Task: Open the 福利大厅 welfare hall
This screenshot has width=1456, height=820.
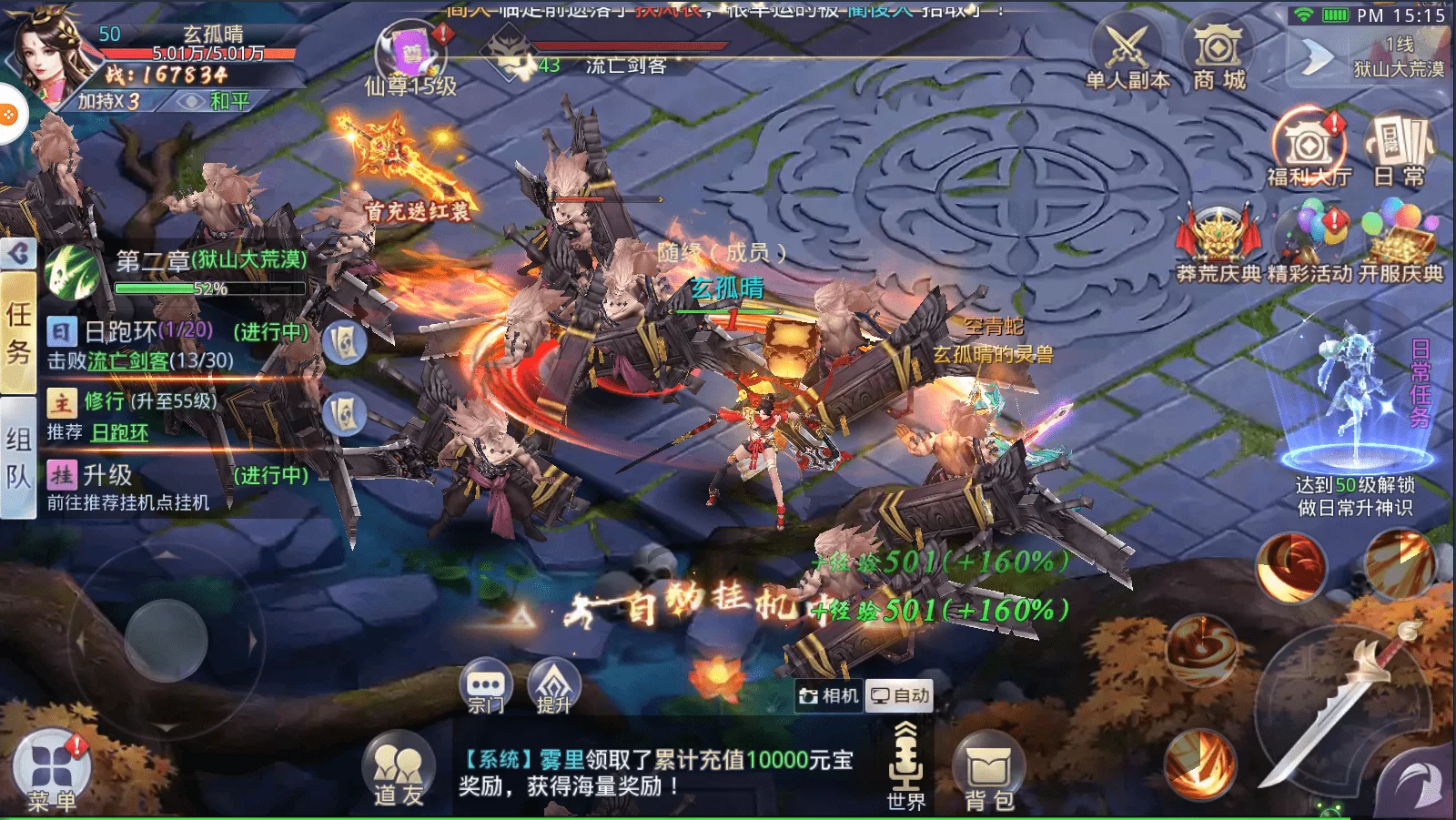Action: (1309, 148)
